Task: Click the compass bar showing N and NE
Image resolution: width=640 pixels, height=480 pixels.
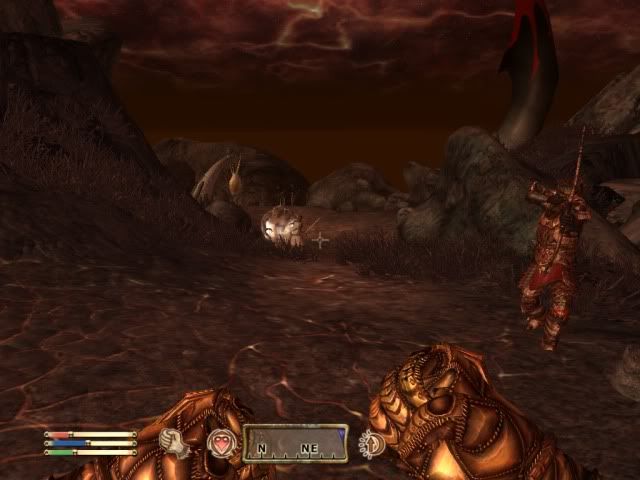Action: [x=295, y=443]
